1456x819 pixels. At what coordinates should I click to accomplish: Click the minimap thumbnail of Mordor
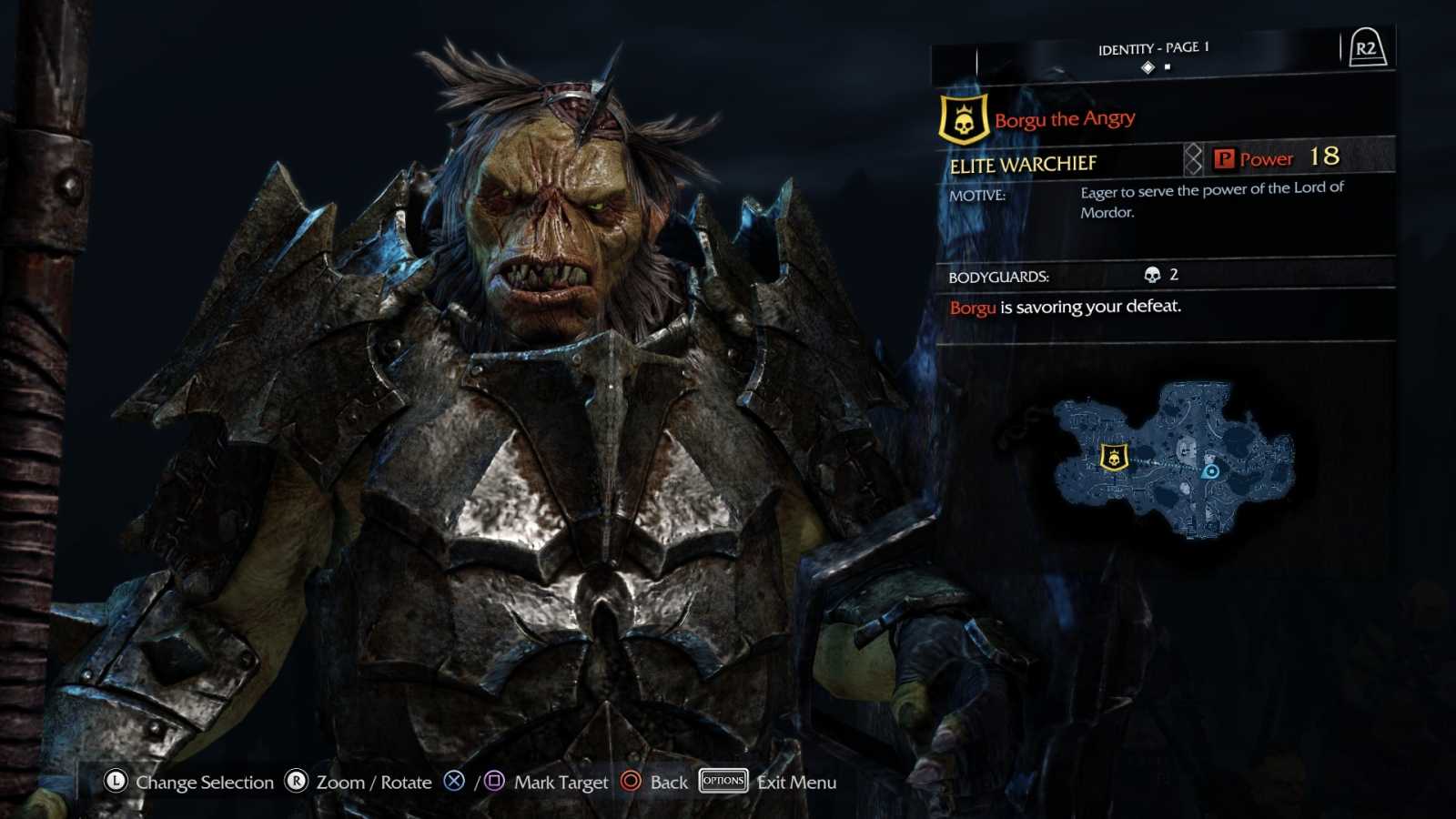[x=1174, y=464]
